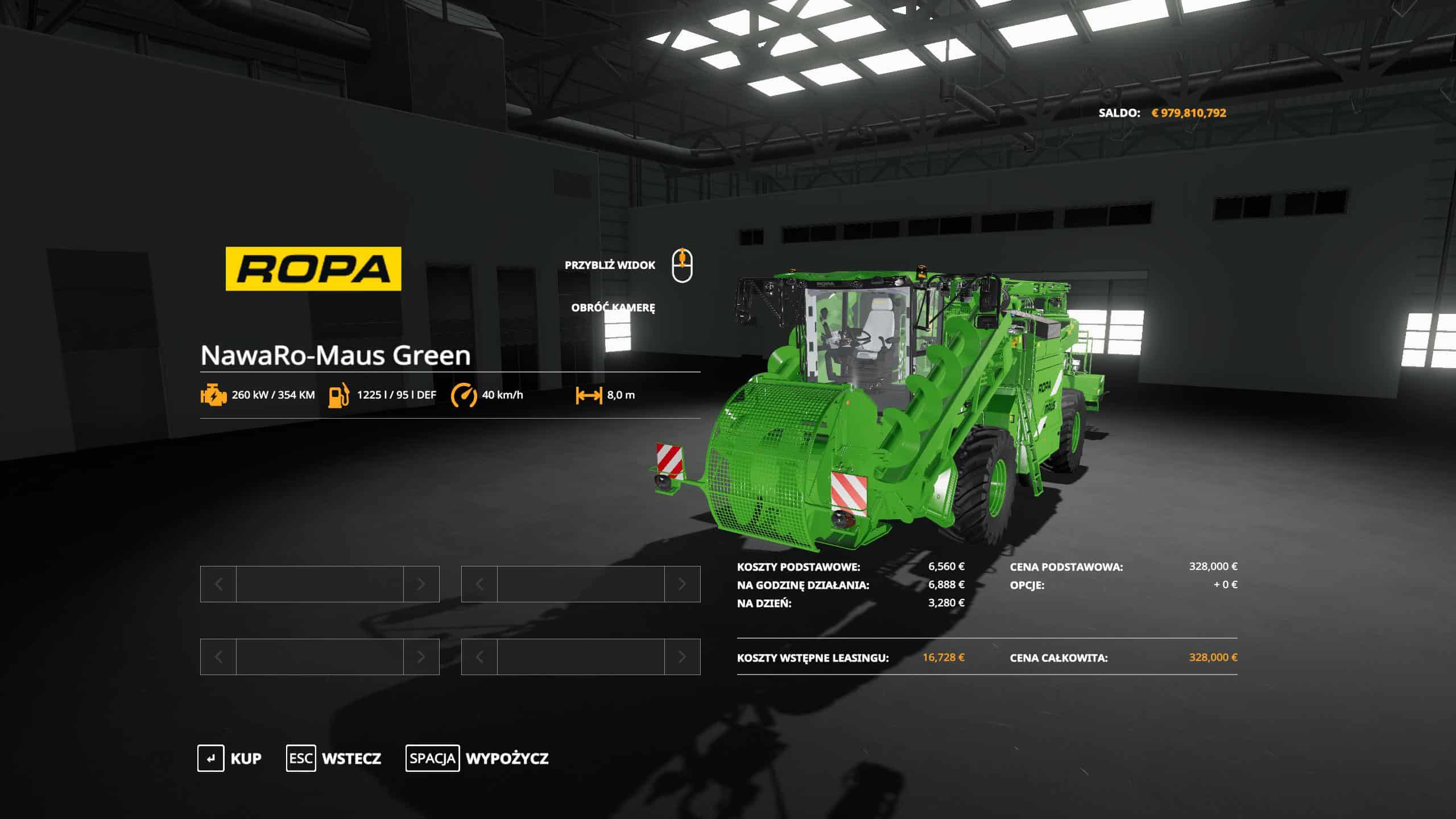Buy the vehicle with the KUP button
Image resolution: width=1456 pixels, height=819 pixels.
230,758
